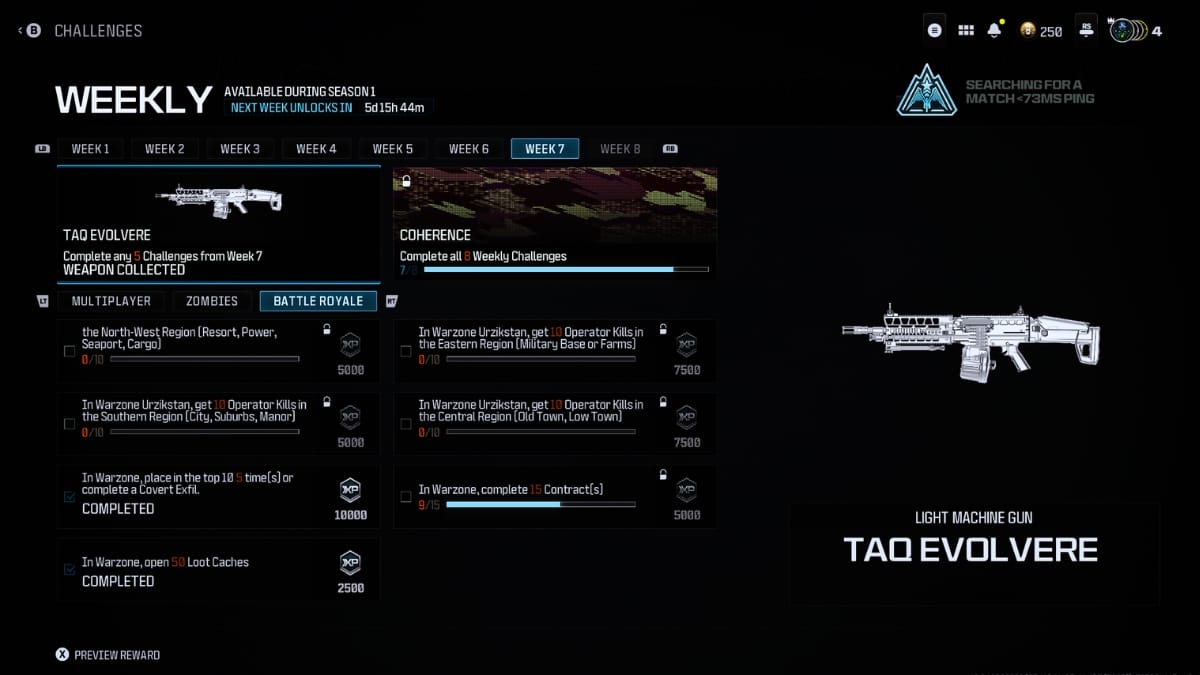
Task: Show the Zombies challenges tab
Action: (x=212, y=301)
